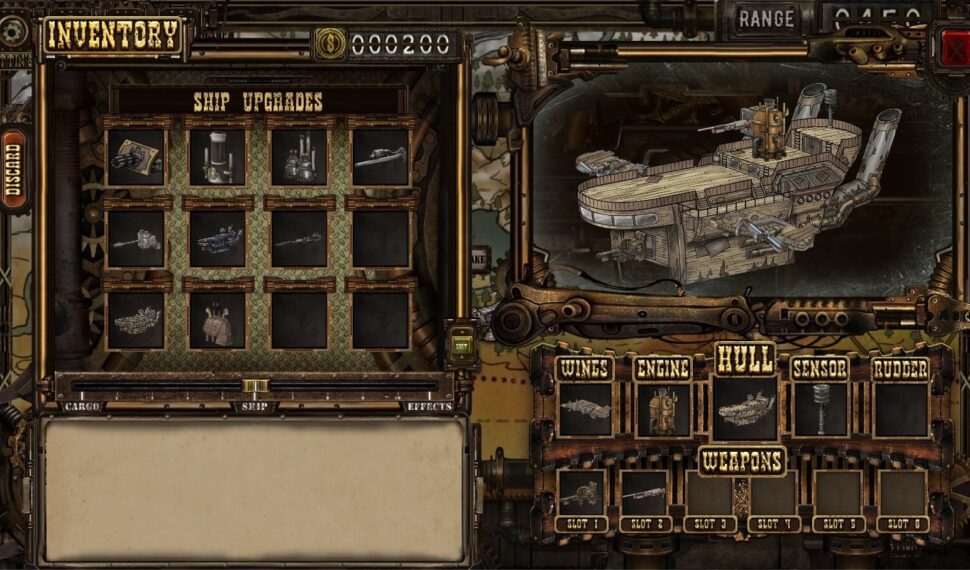970x570 pixels.
Task: Close the inventory with the red X button
Action: pyautogui.click(x=954, y=45)
